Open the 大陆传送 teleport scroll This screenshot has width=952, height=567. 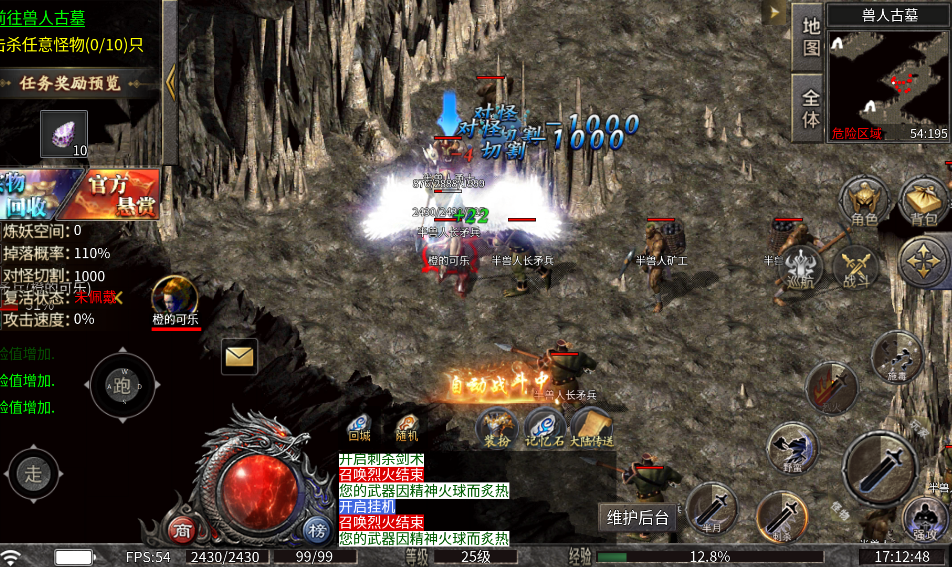pos(592,427)
